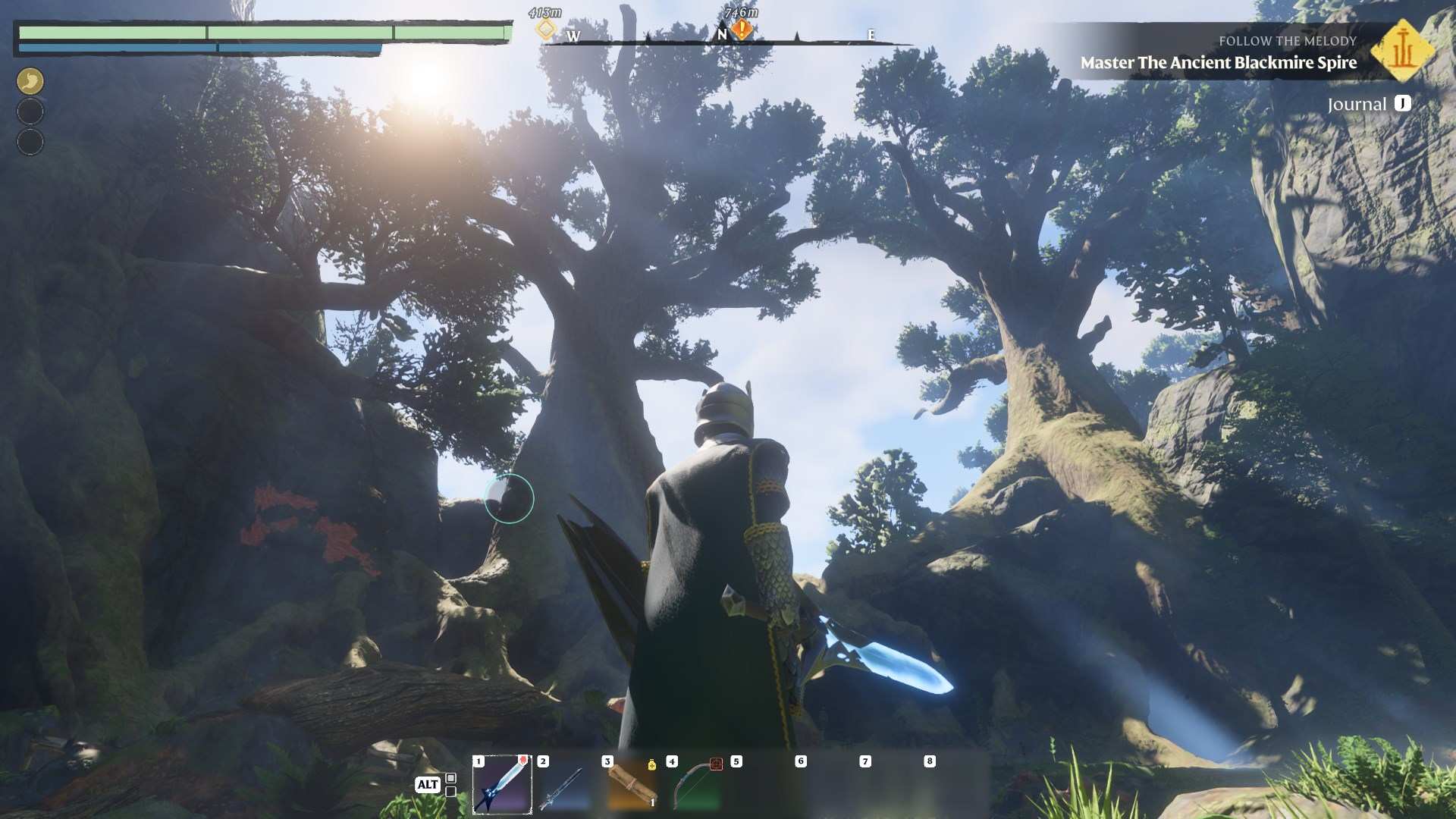1456x819 pixels.
Task: Click the red rune badge above hotbar slot 4
Action: click(x=716, y=764)
